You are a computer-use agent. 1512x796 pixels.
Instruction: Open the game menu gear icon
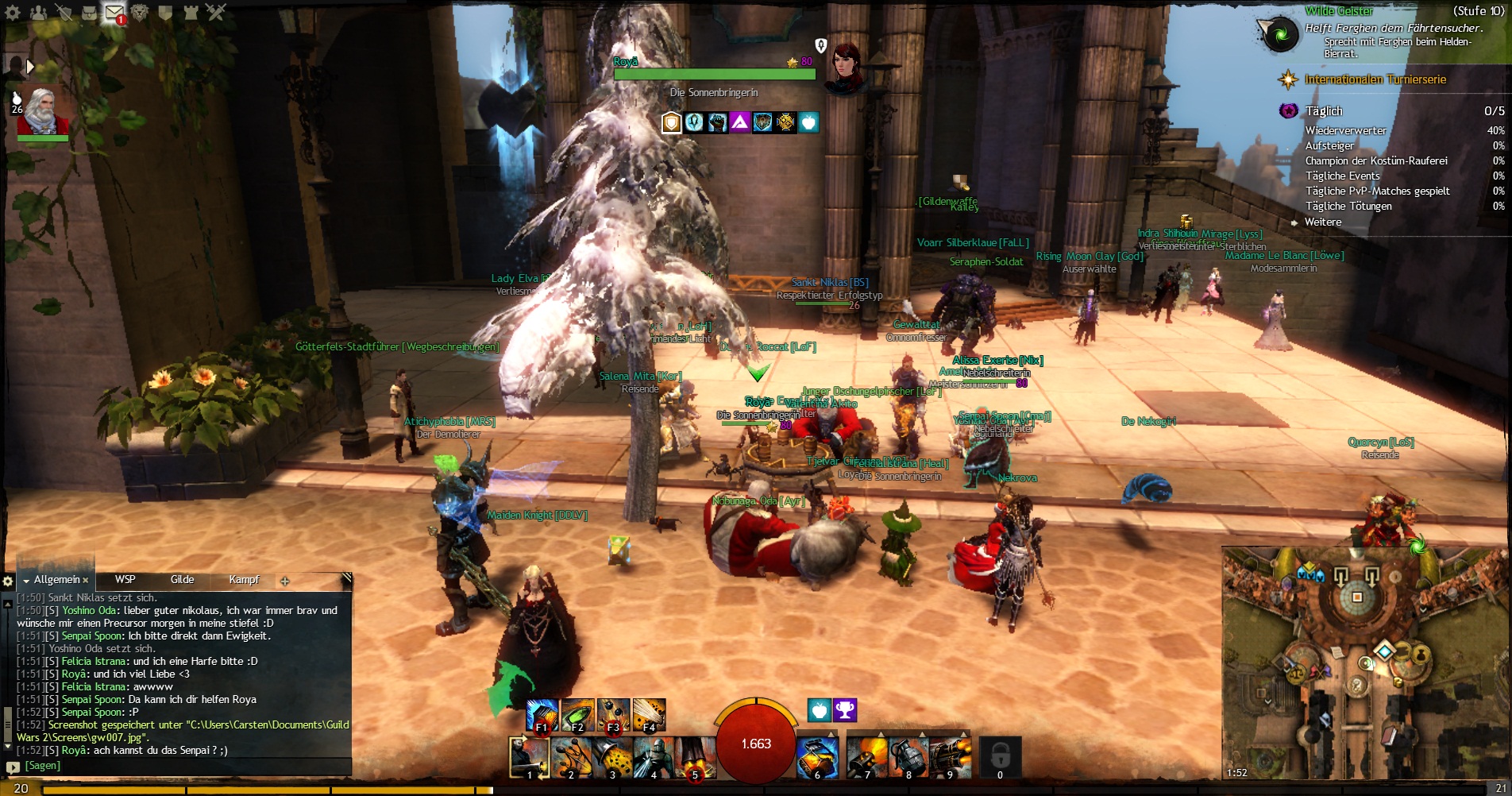[13, 13]
